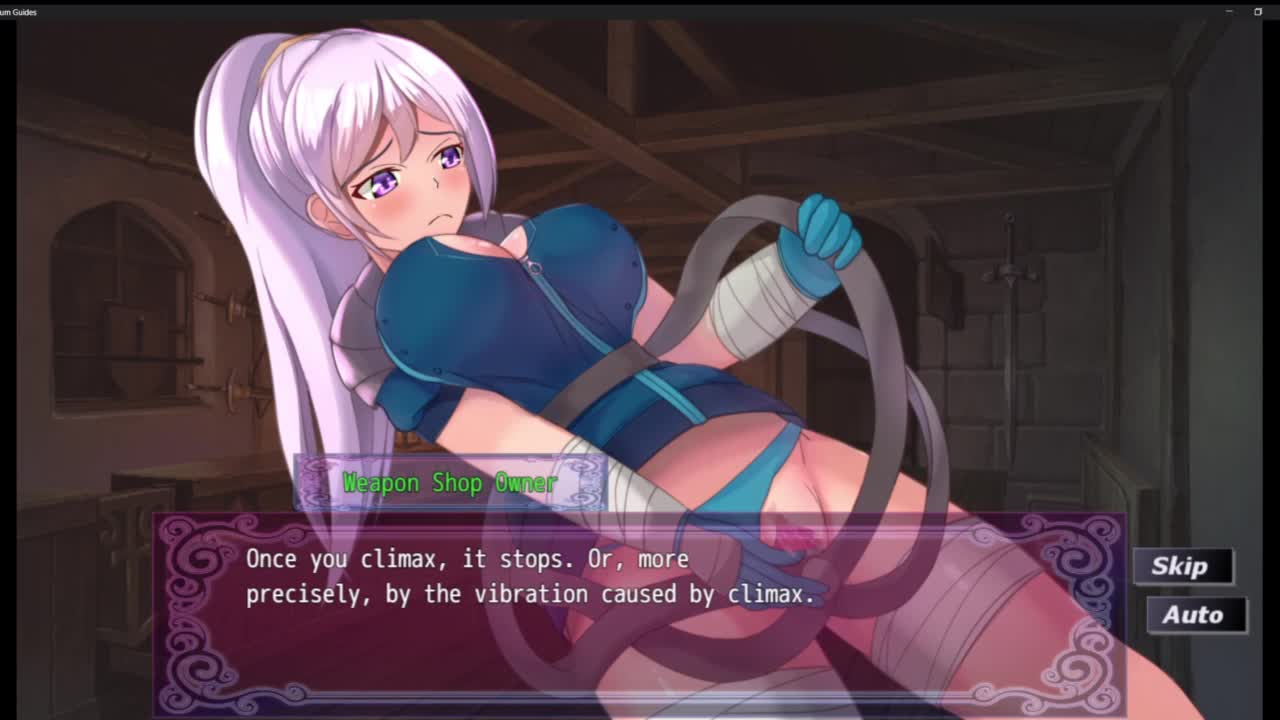Restore down the game window
The width and height of the screenshot is (1280, 720).
(x=1258, y=12)
